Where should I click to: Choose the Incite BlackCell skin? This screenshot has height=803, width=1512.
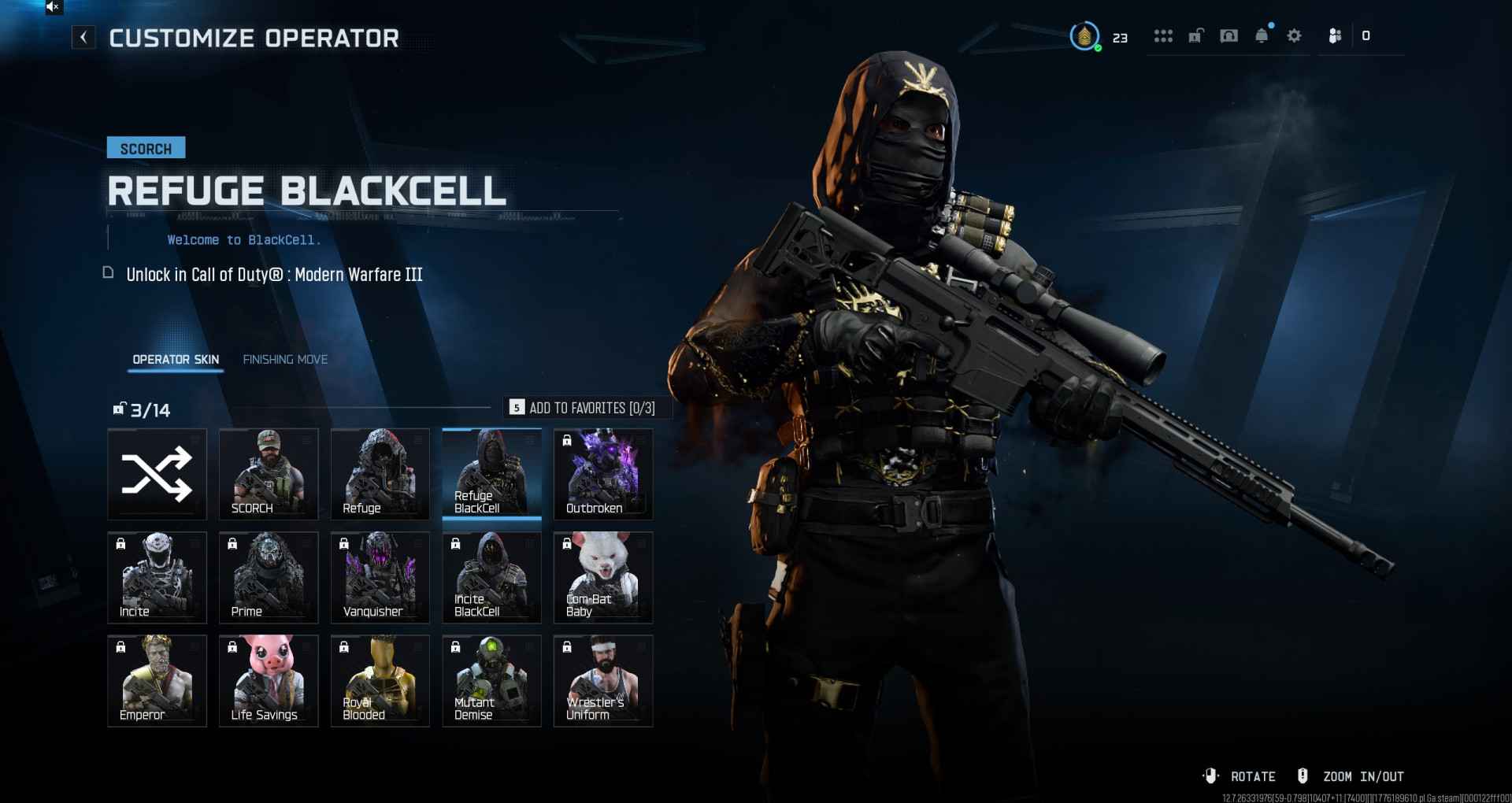tap(491, 577)
